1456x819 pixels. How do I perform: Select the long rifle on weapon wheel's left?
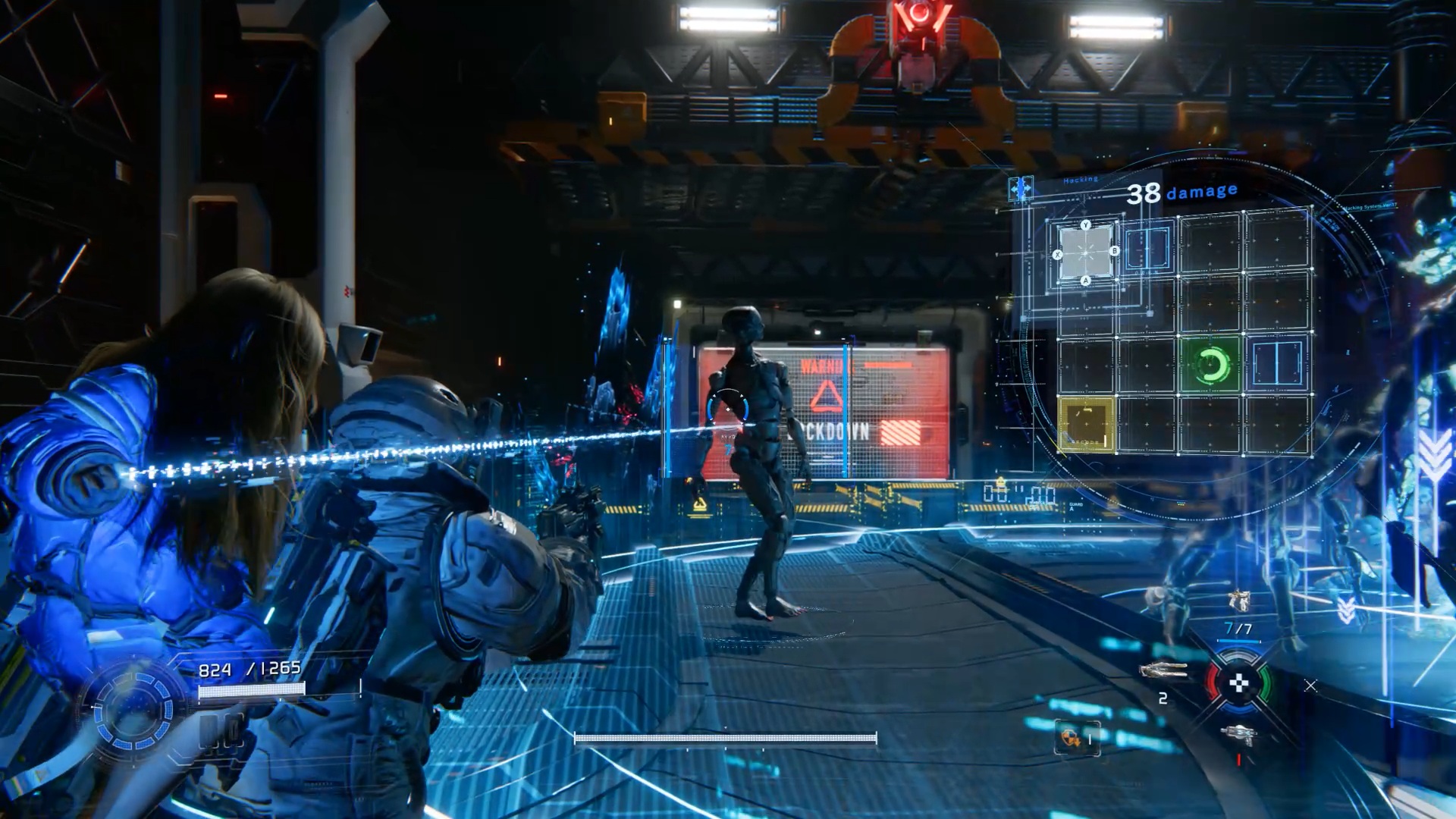1163,670
